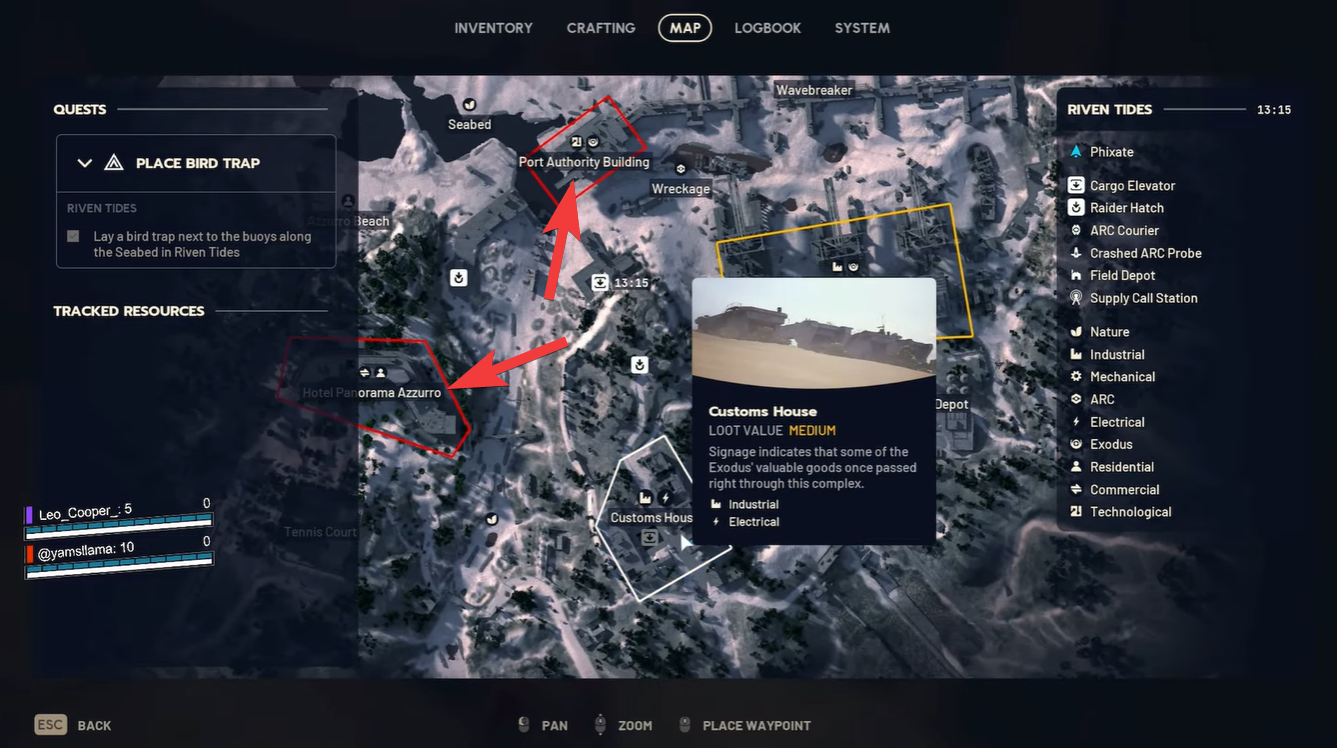1337x748 pixels.
Task: Click the Crashed ARC Probe legend icon
Action: point(1075,252)
